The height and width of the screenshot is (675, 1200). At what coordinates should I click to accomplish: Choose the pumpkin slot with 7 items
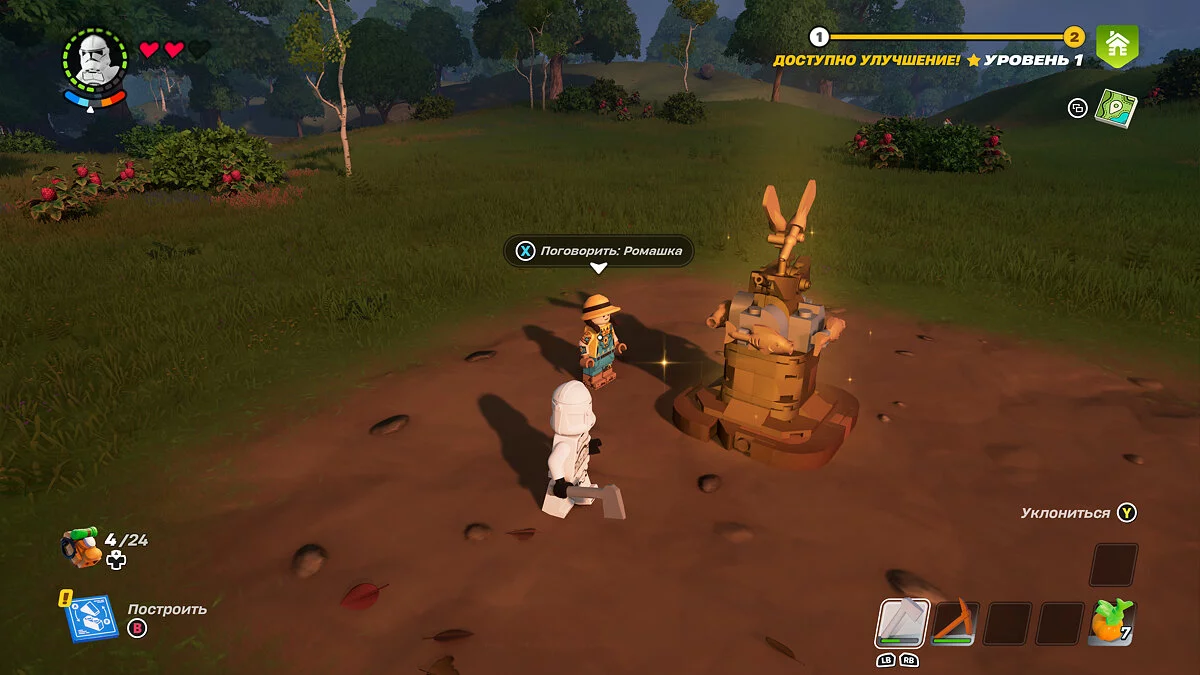pos(1111,623)
